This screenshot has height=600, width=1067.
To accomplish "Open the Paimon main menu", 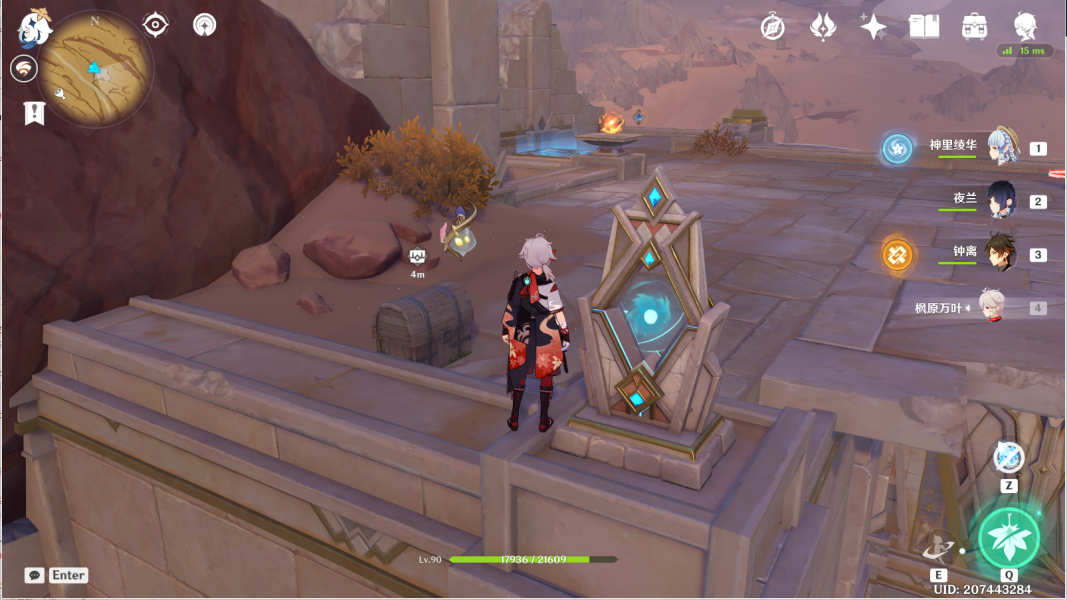I will [x=33, y=28].
